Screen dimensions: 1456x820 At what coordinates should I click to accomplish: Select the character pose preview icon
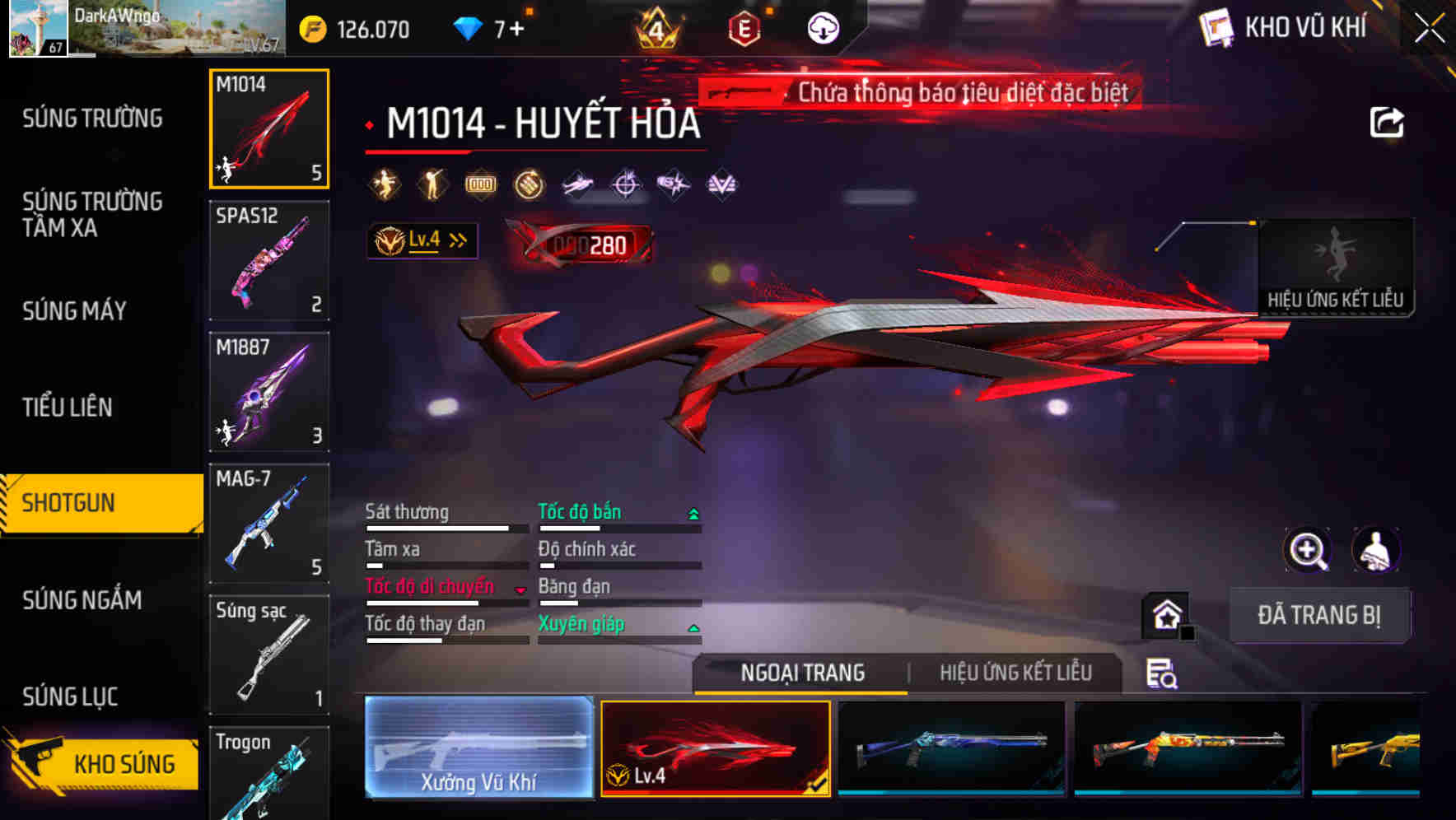pyautogui.click(x=1376, y=550)
